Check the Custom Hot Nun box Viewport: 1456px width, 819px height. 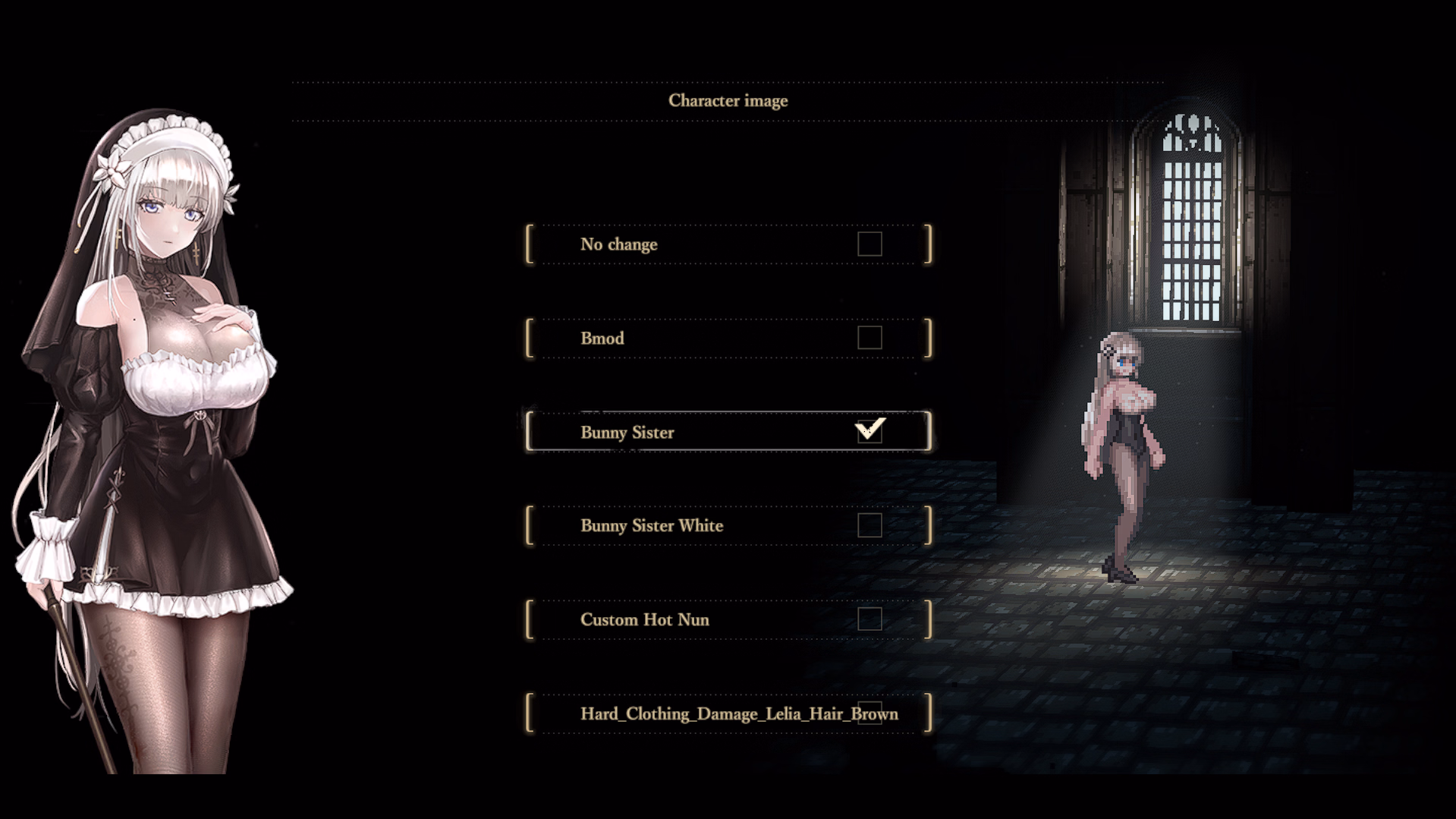pos(870,619)
